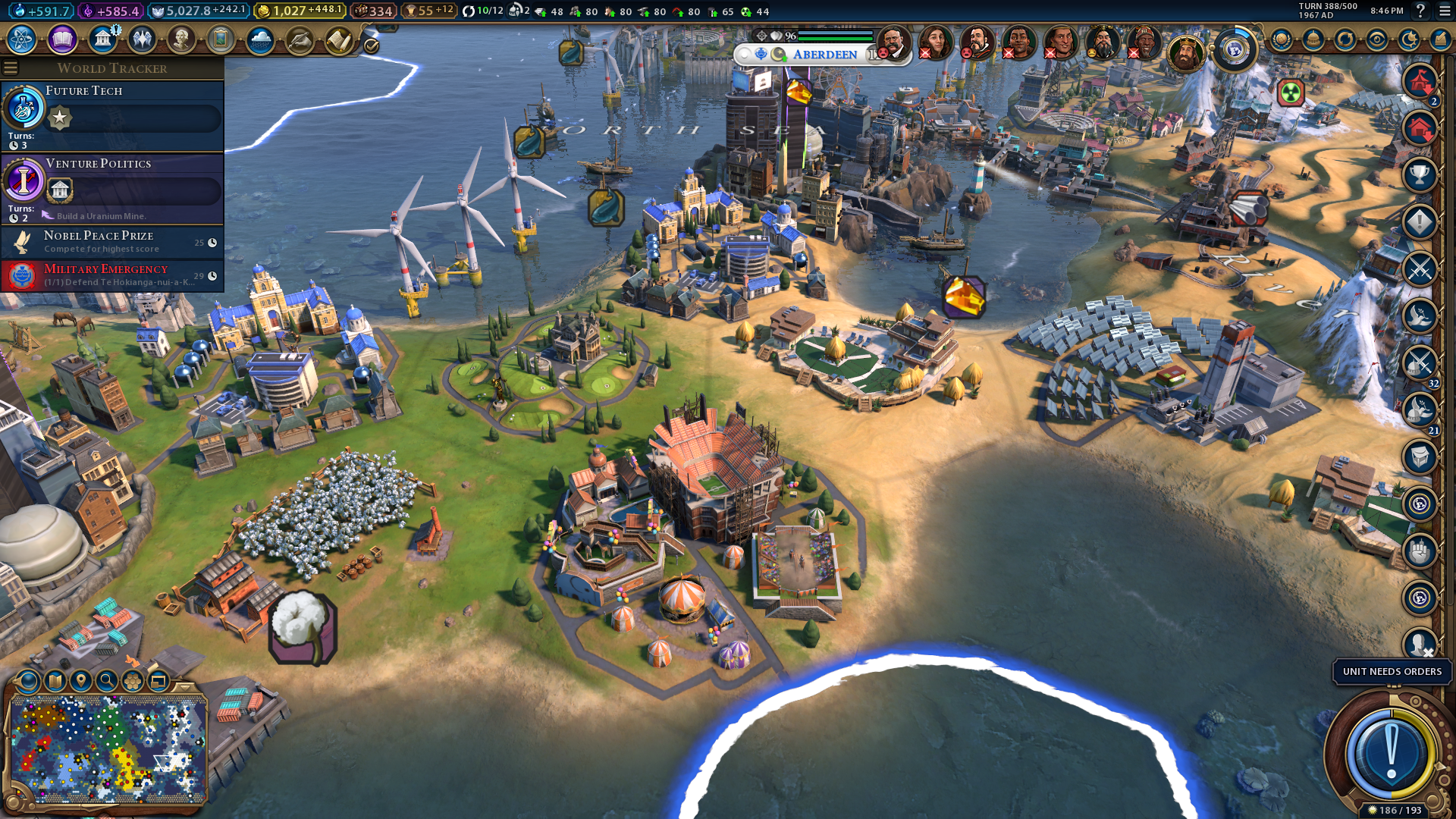Open the help question mark button
The height and width of the screenshot is (819, 1456).
[x=1420, y=11]
